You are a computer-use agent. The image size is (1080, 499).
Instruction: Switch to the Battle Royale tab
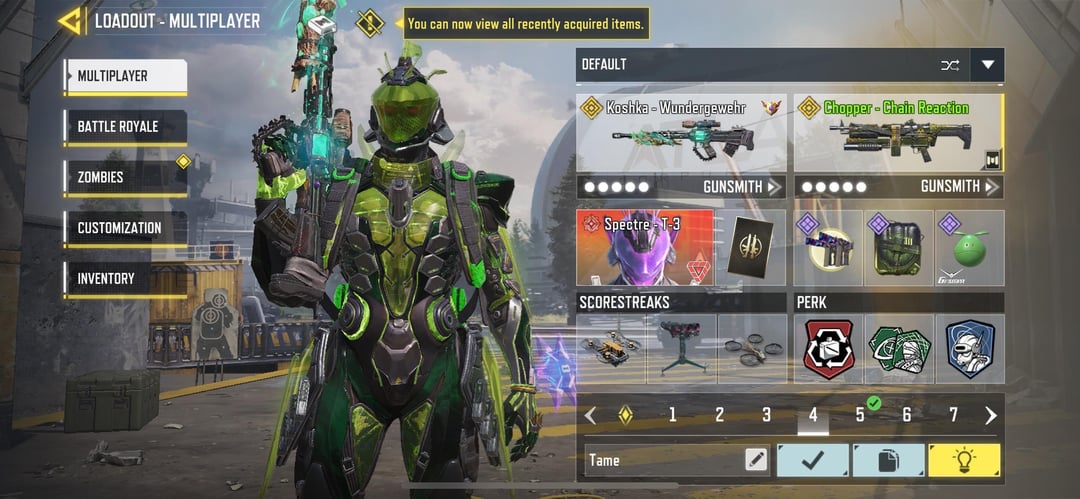[x=125, y=127]
